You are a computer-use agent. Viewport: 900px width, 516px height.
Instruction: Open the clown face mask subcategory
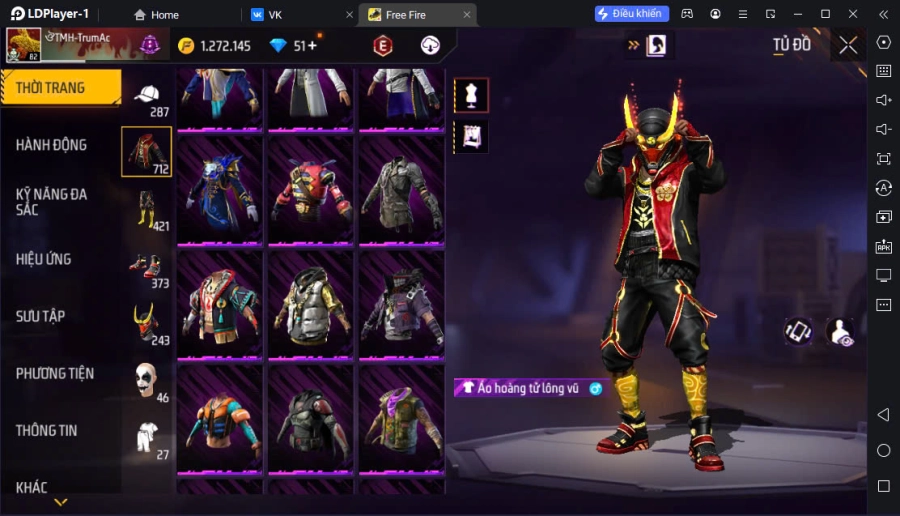pos(147,380)
